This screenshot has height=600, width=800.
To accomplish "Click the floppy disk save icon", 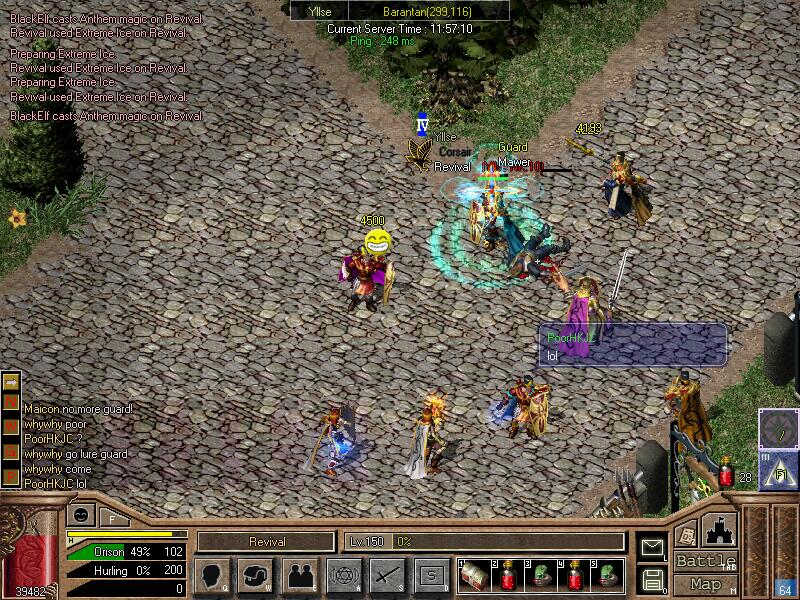I will [652, 578].
